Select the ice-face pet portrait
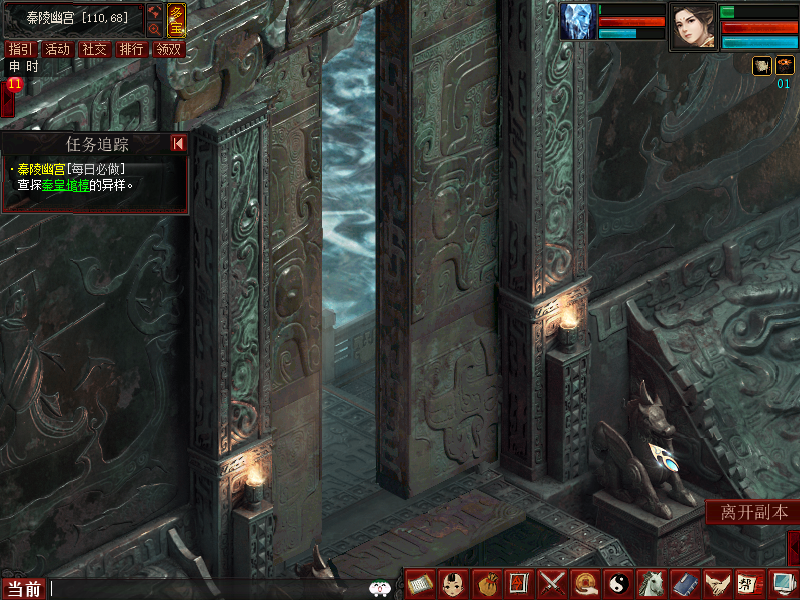Screen dimensions: 800x600 pos(577,22)
